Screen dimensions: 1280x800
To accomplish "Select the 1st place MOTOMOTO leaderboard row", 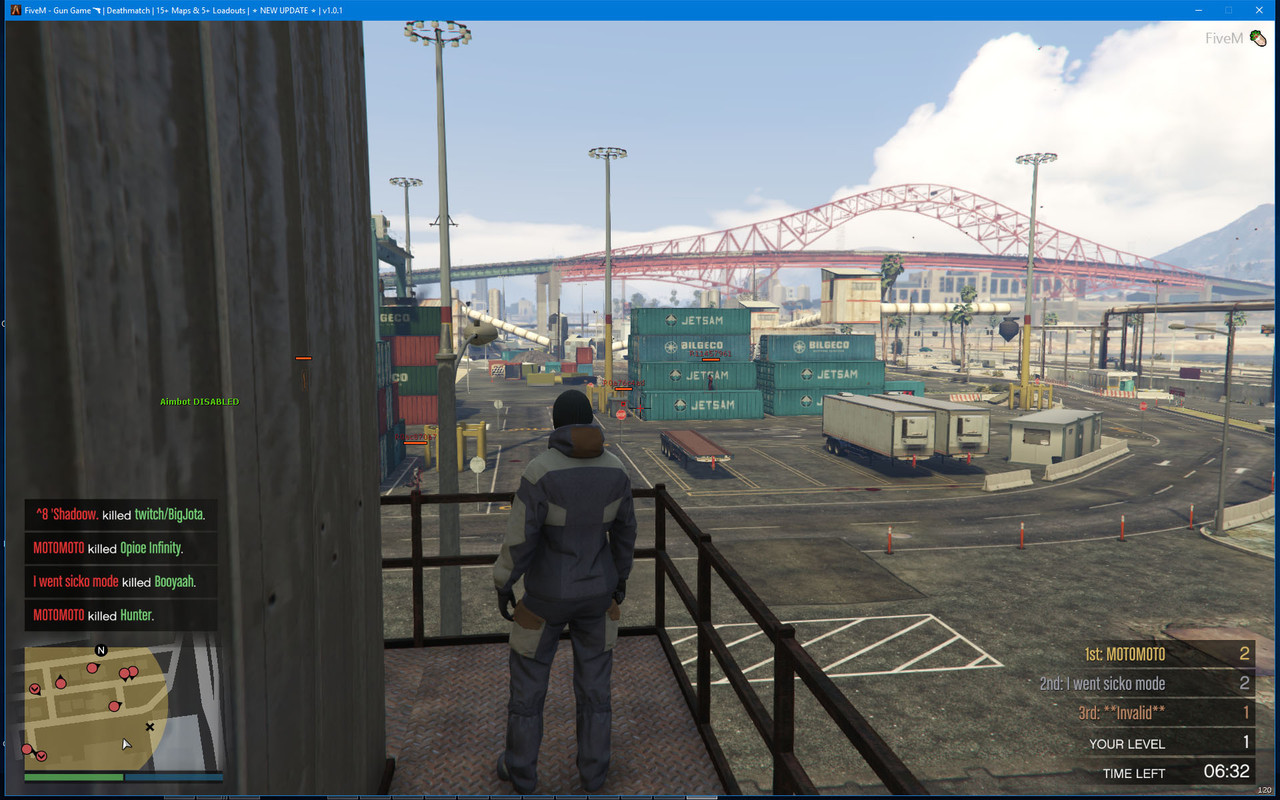I will pyautogui.click(x=1165, y=654).
